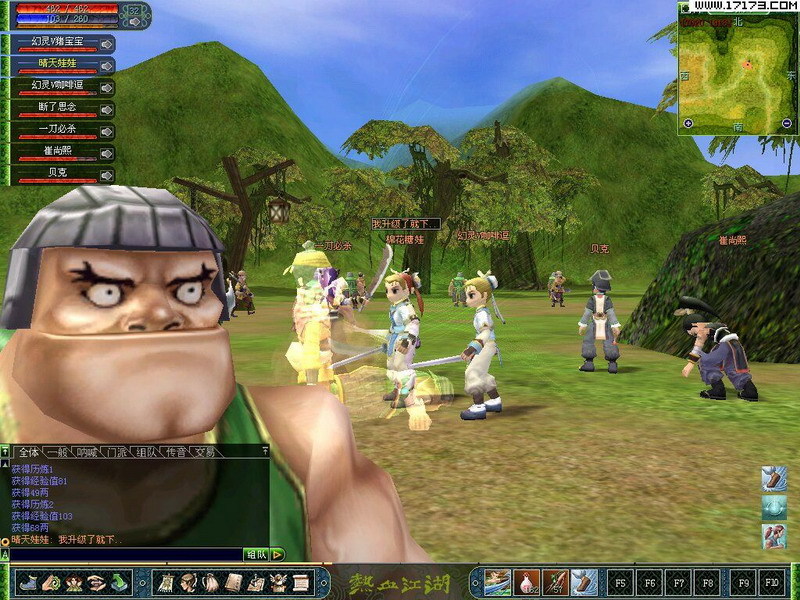Send the chat message with the arrow button

point(277,554)
